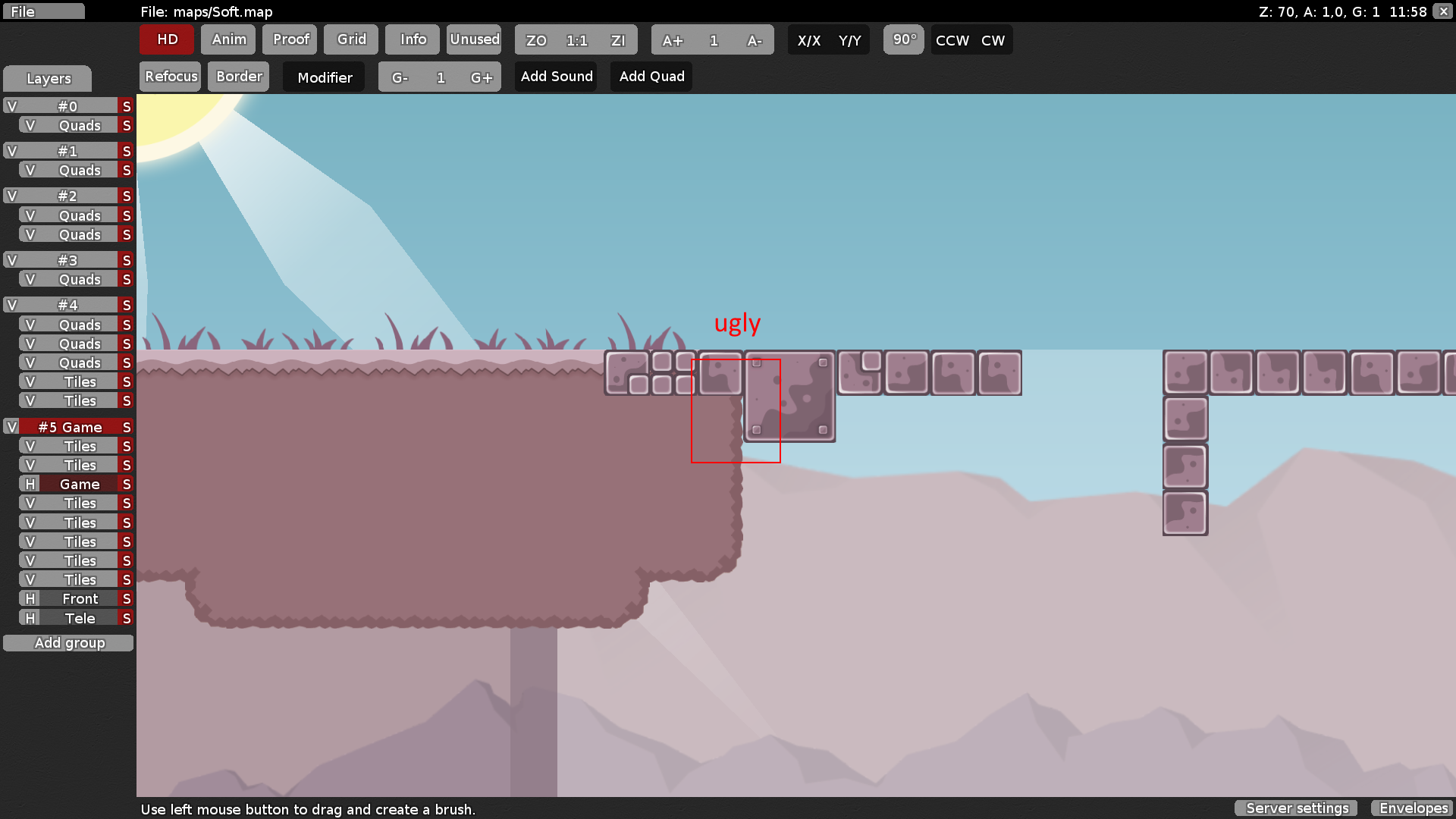Enable the Grid display
Viewport: 1456px width, 819px height.
350,39
